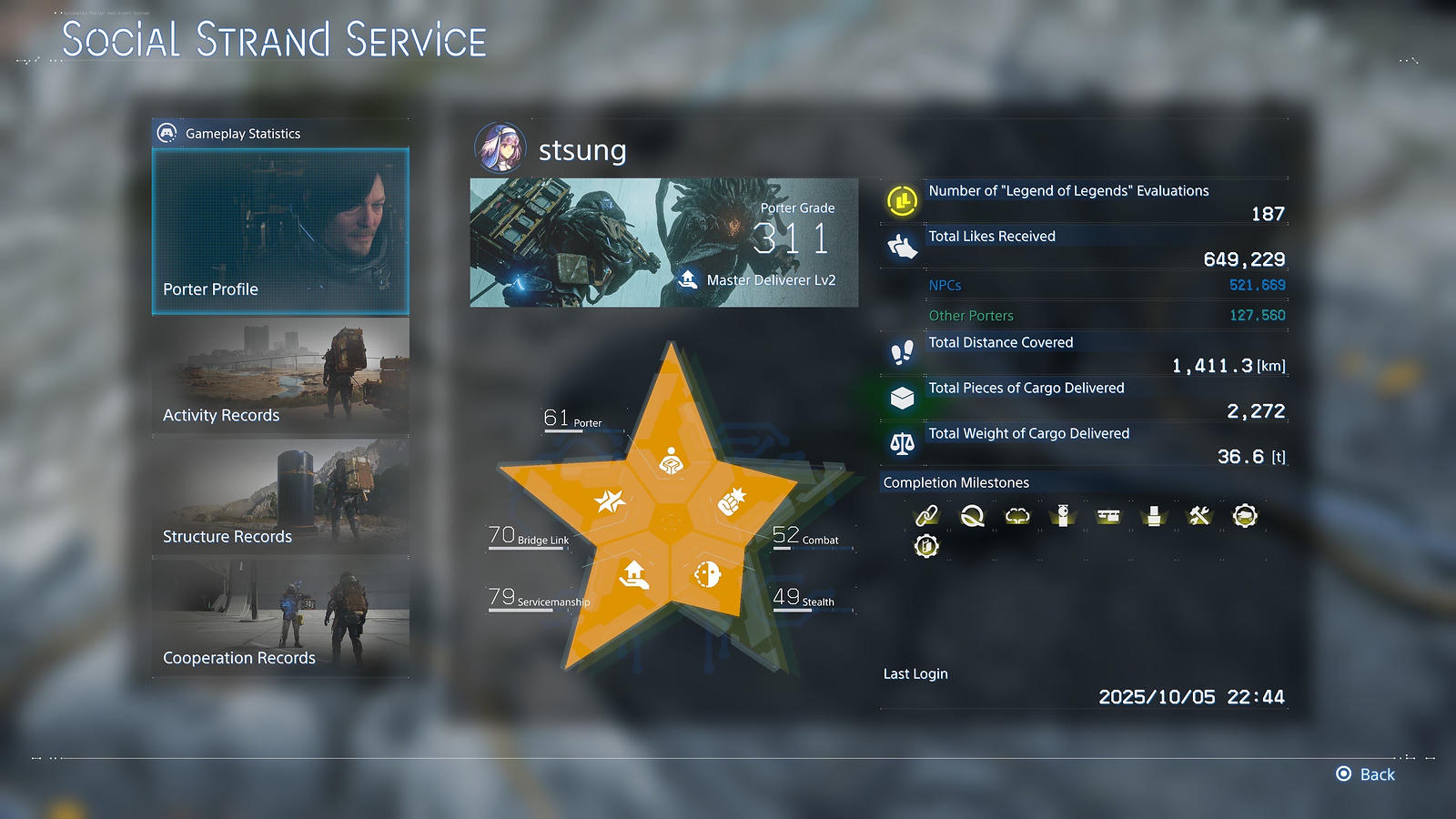Open the Activity Records section
This screenshot has width=1456, height=819.
click(x=280, y=375)
